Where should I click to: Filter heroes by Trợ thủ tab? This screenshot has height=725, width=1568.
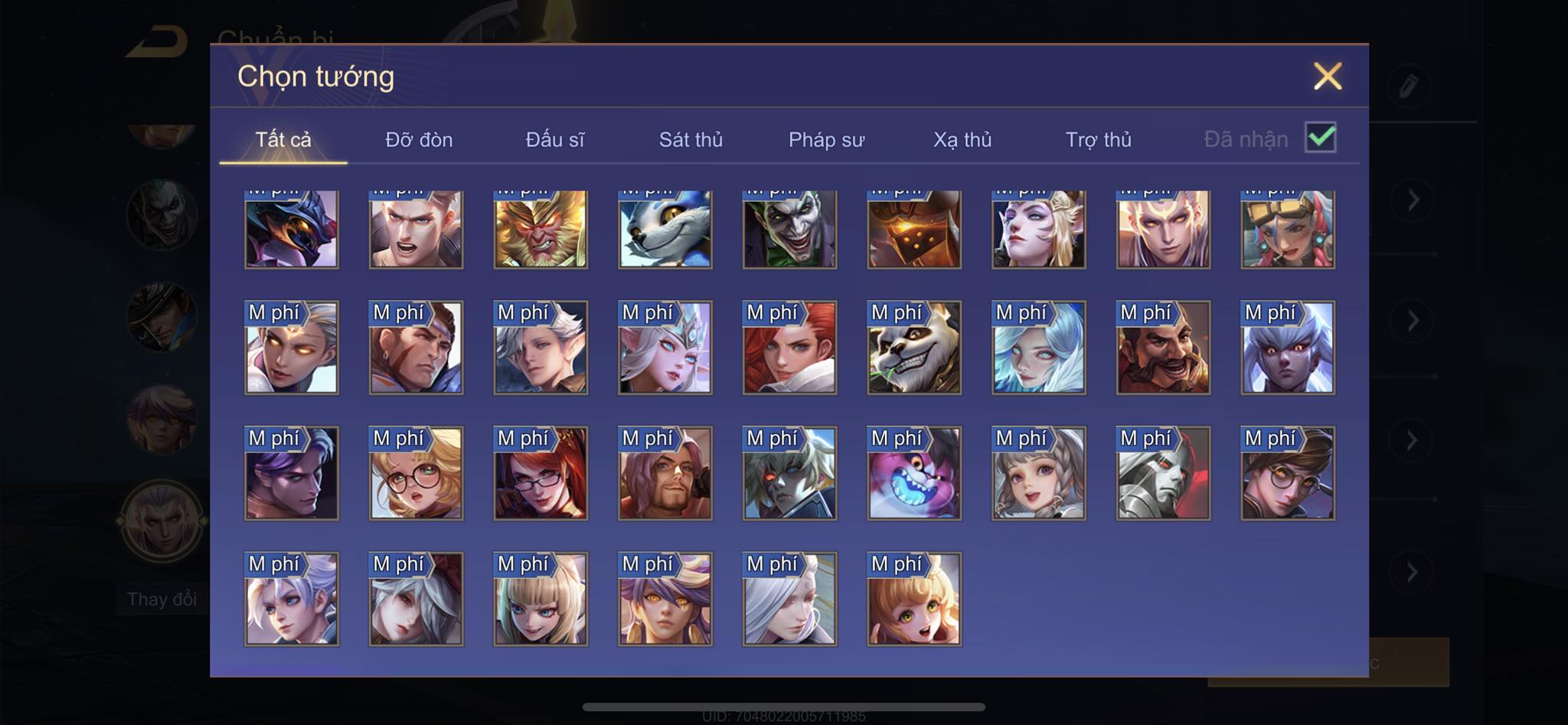point(1098,140)
